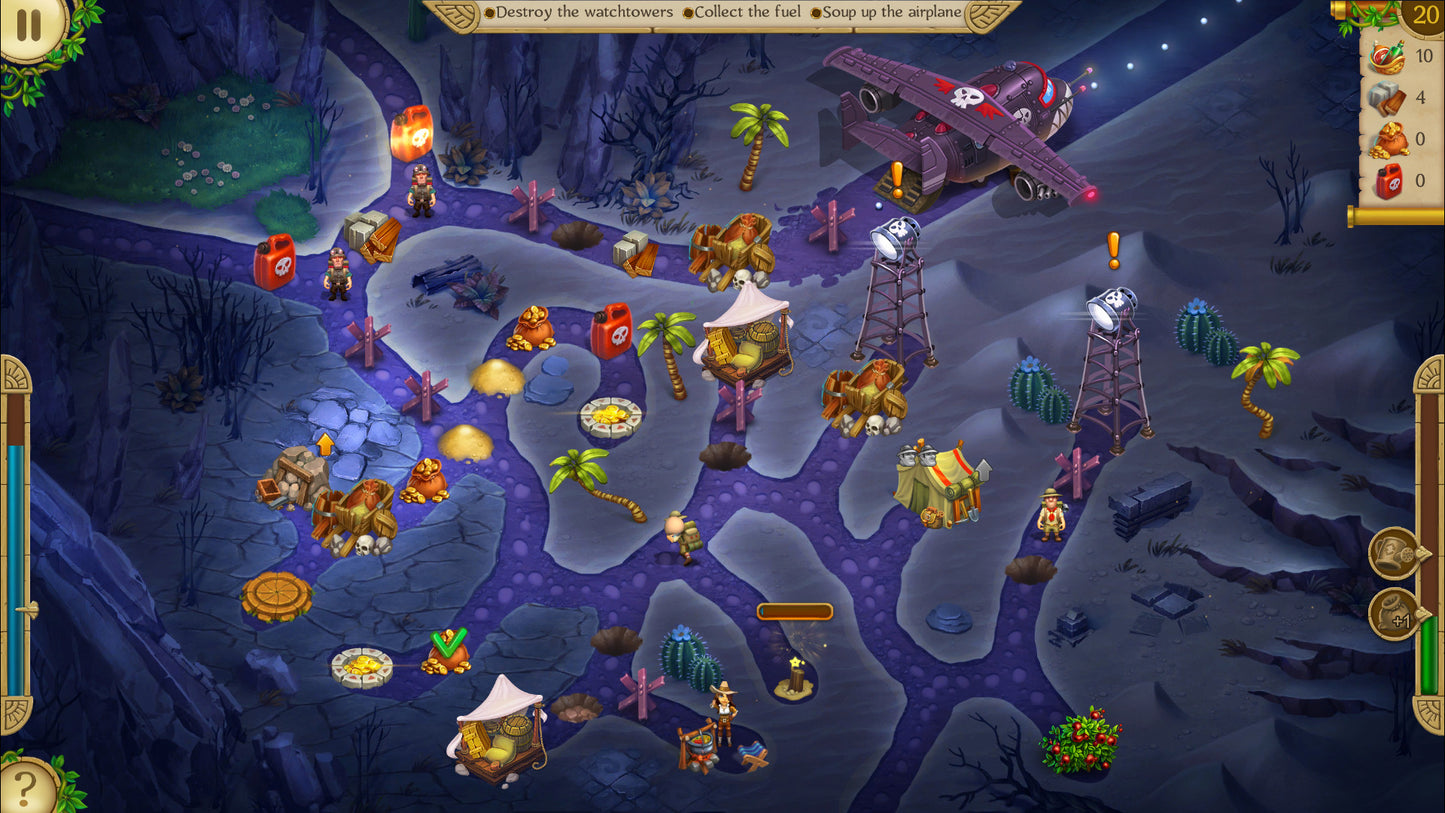
Task: Select the "Destroy the watchtowers" objective
Action: click(x=578, y=13)
